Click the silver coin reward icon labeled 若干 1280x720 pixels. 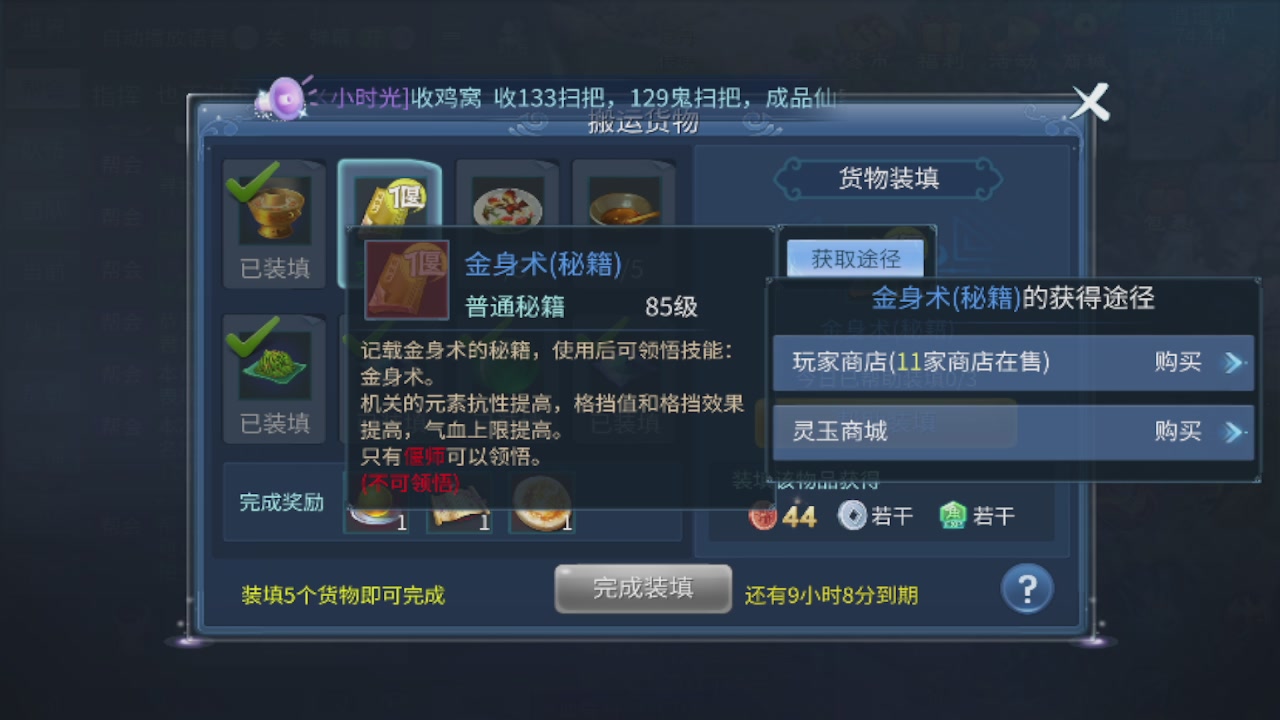851,515
